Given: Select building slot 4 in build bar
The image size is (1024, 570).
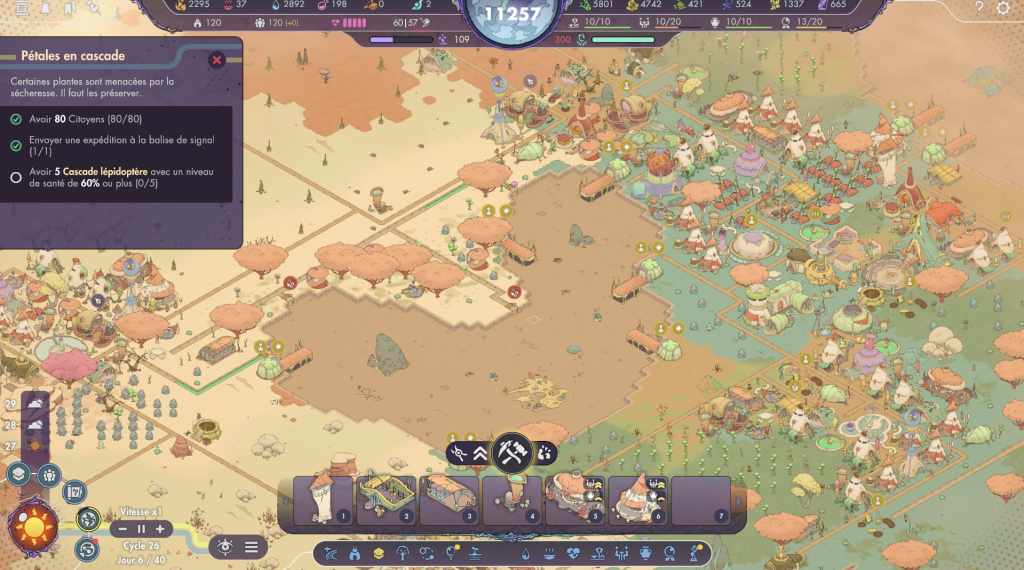Looking at the screenshot, I should 512,499.
